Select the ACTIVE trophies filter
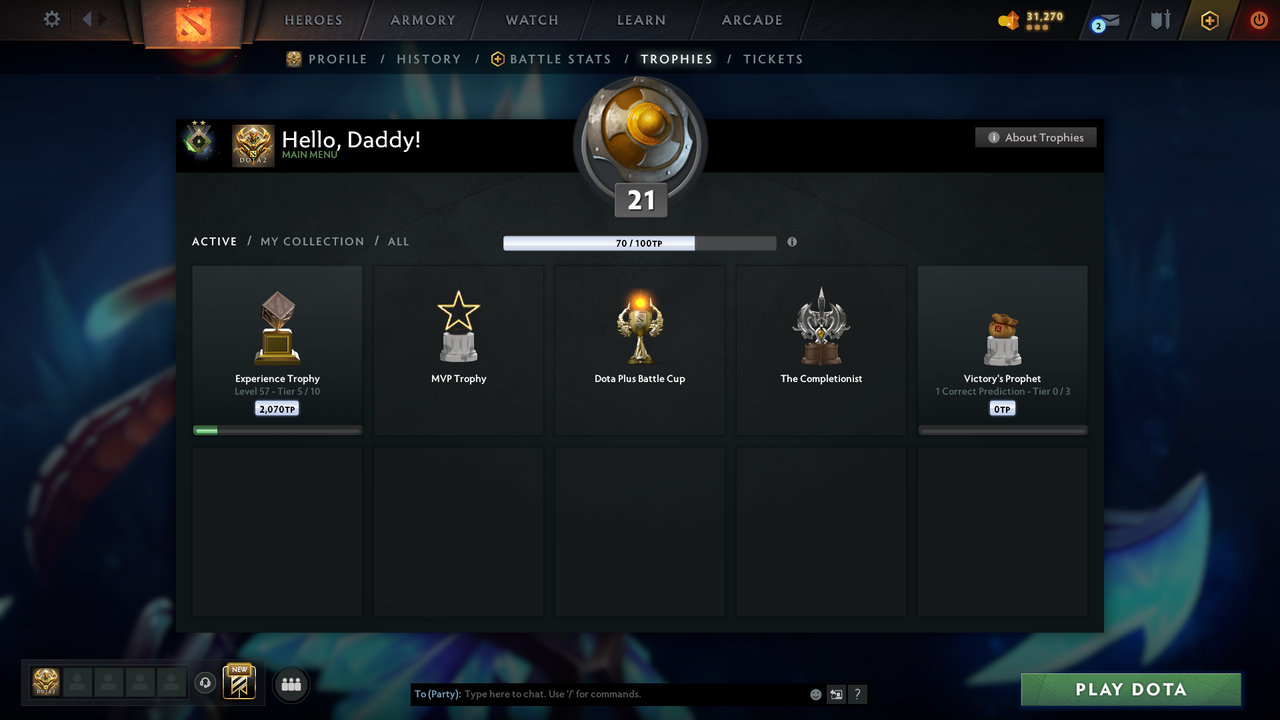The width and height of the screenshot is (1280, 720). point(214,241)
